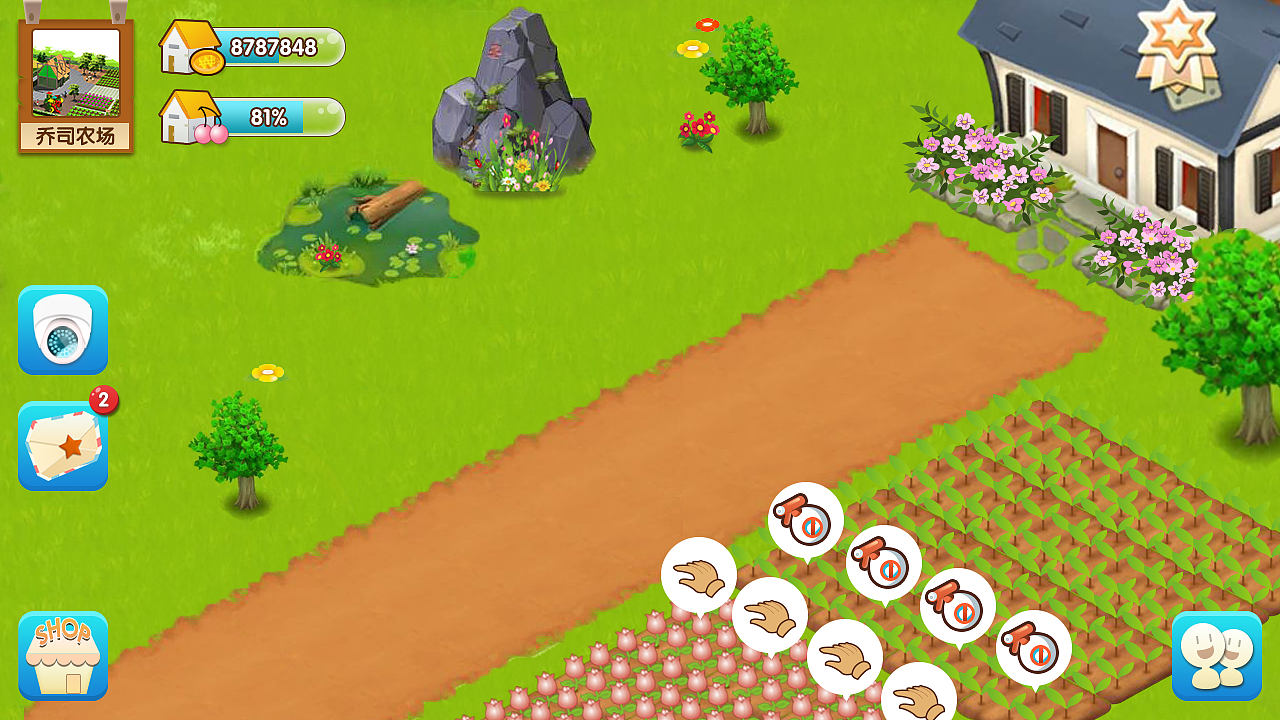Open the security camera view button
The width and height of the screenshot is (1280, 720).
[x=63, y=331]
